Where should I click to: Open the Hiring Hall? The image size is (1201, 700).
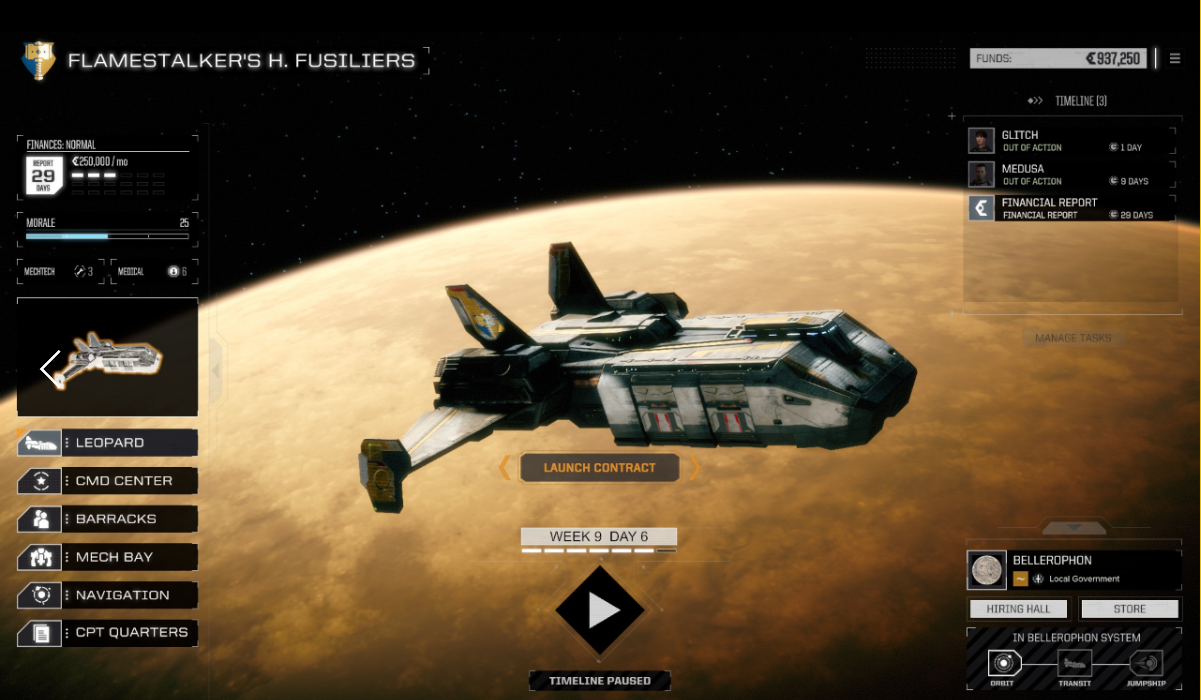coord(1019,609)
